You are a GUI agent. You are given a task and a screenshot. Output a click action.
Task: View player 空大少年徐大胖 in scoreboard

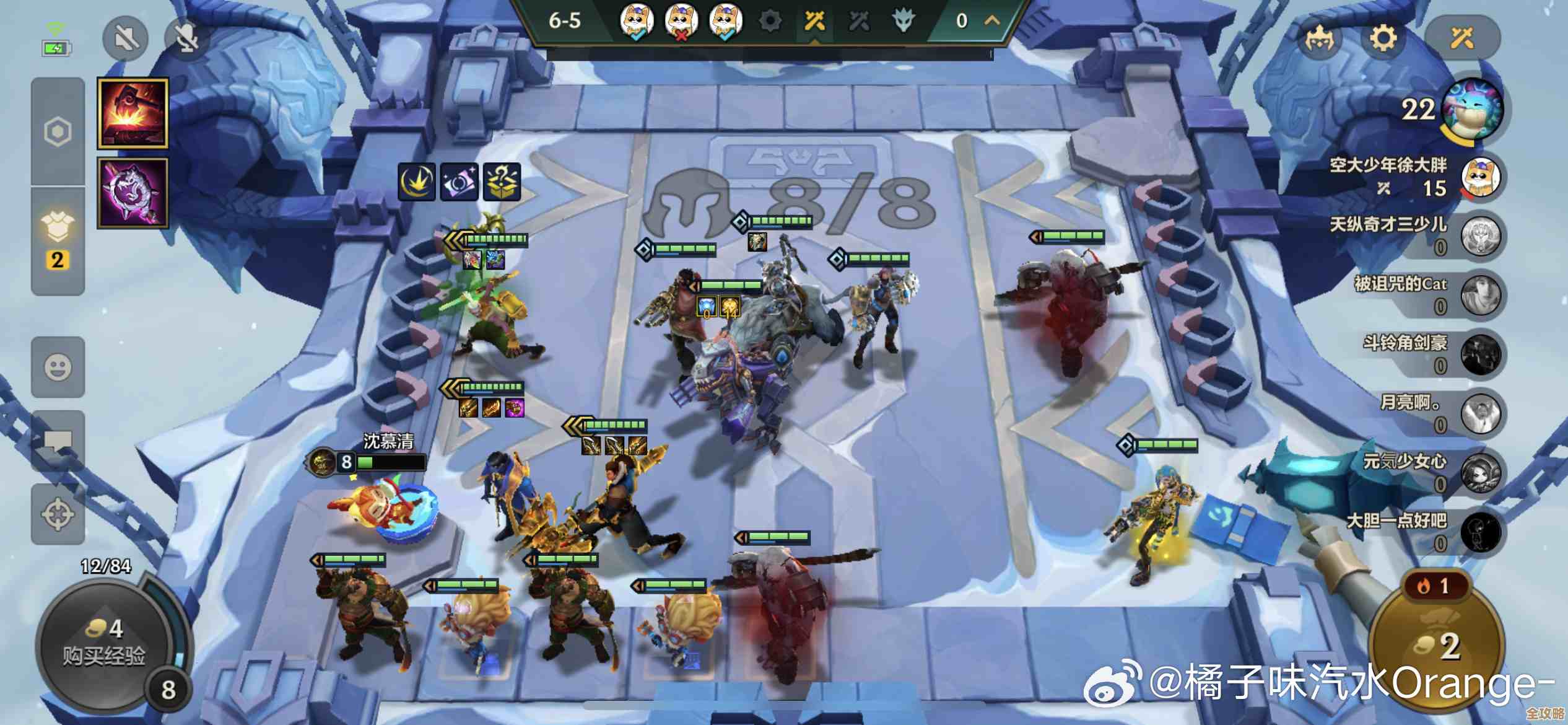pyautogui.click(x=1480, y=177)
